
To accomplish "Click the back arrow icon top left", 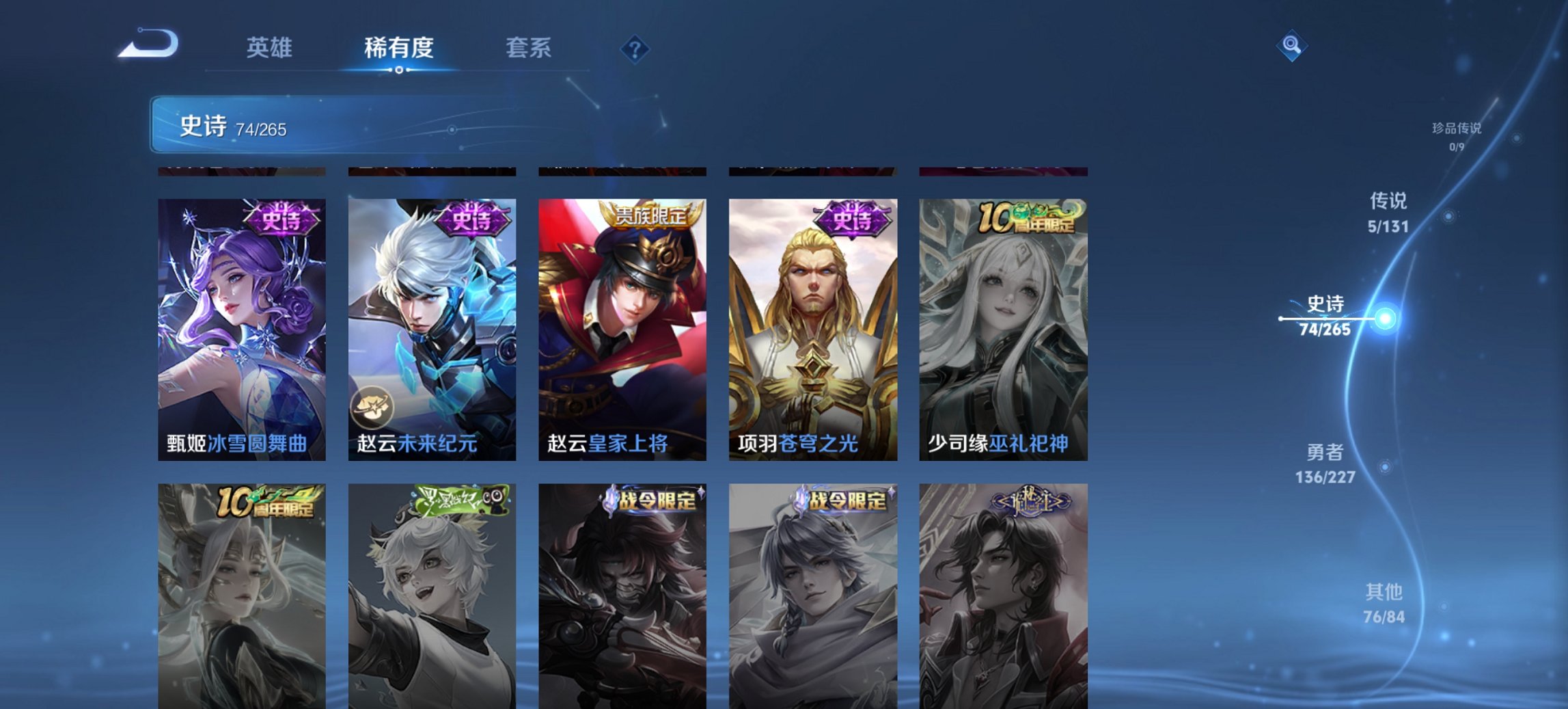I will pyautogui.click(x=146, y=42).
